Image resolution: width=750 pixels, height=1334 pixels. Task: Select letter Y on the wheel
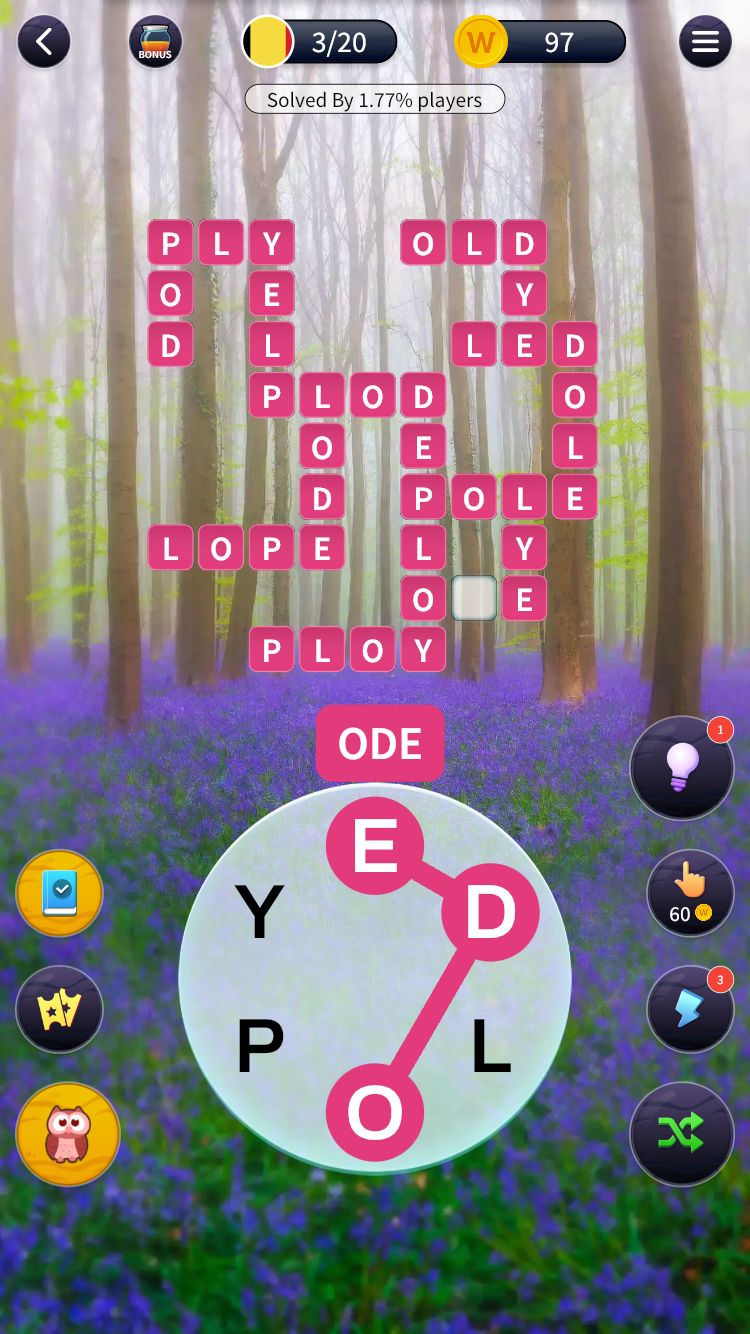pyautogui.click(x=259, y=912)
